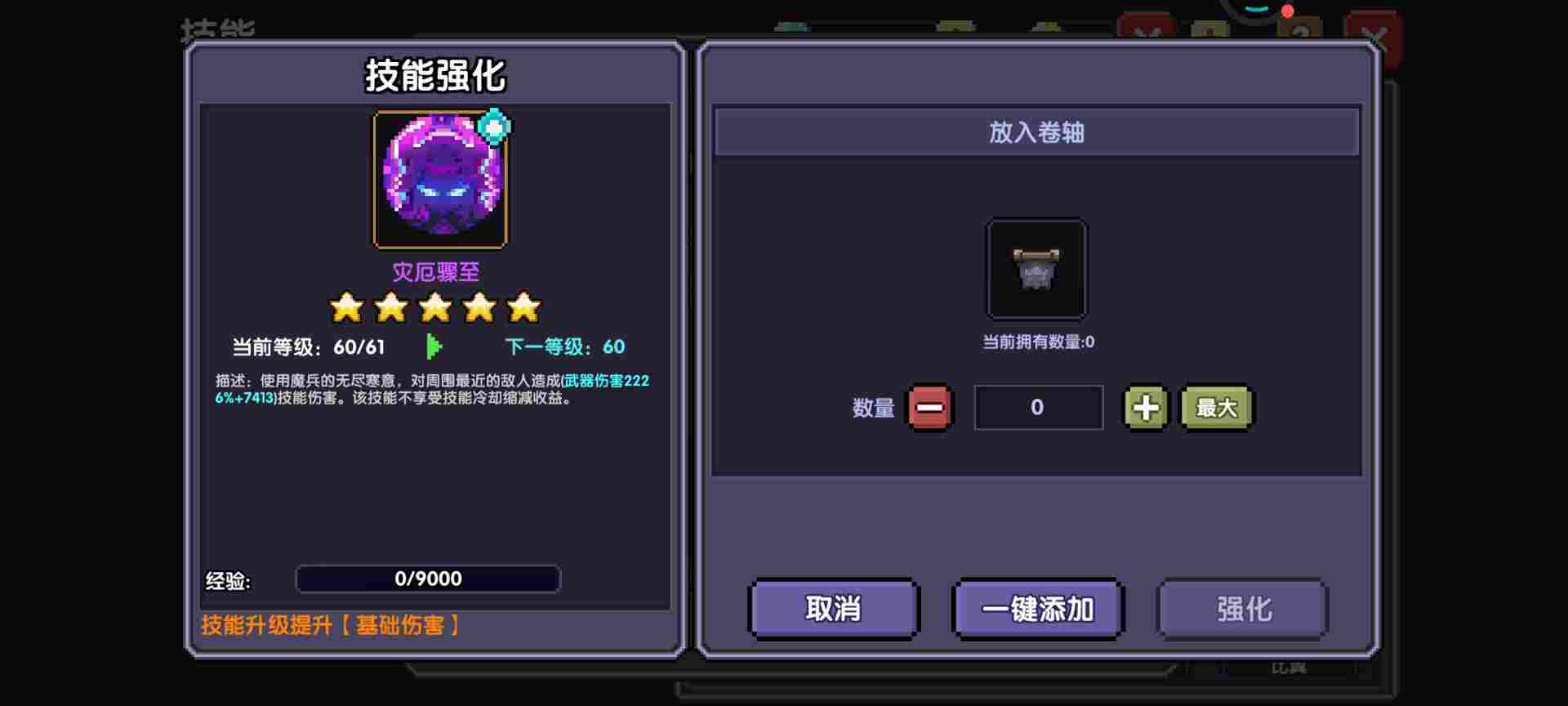
Task: Click the green arrow between level labels
Action: point(434,346)
